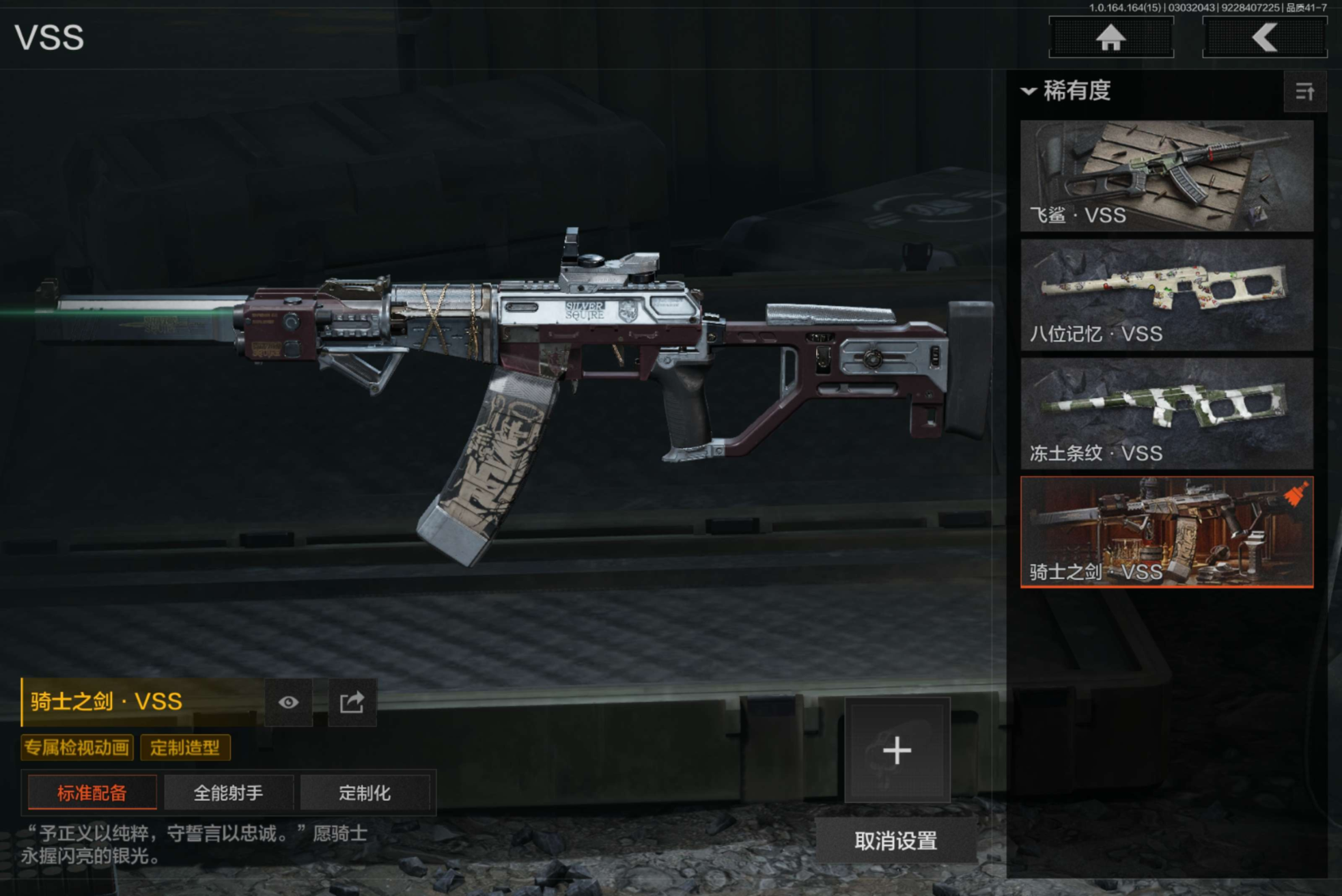Click the plus add slot
The width and height of the screenshot is (1342, 896).
[x=897, y=751]
